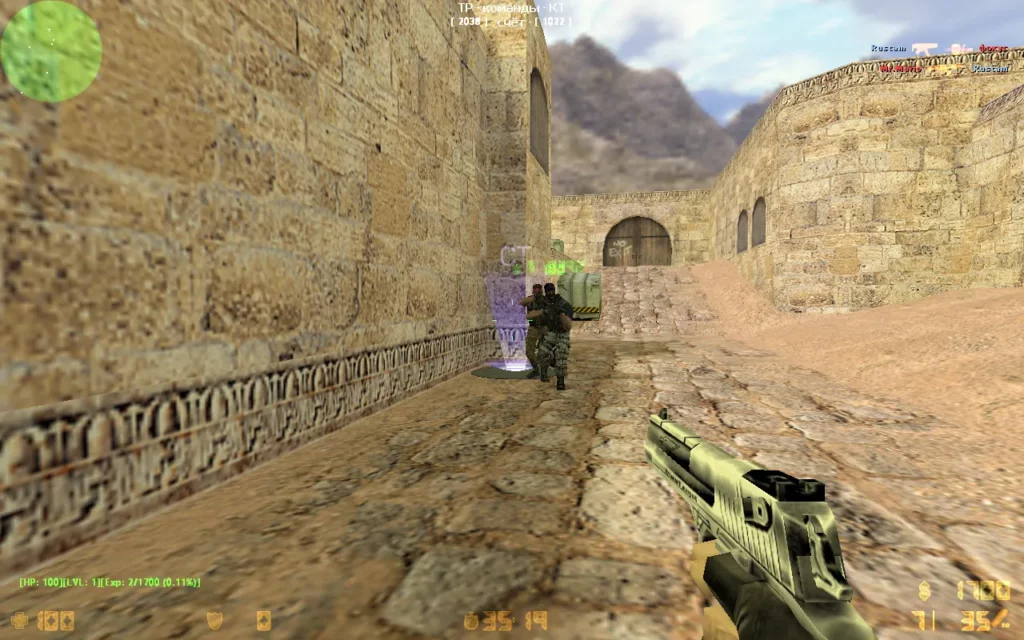Click the armor shield icon
This screenshot has width=1024, height=640.
[x=214, y=620]
